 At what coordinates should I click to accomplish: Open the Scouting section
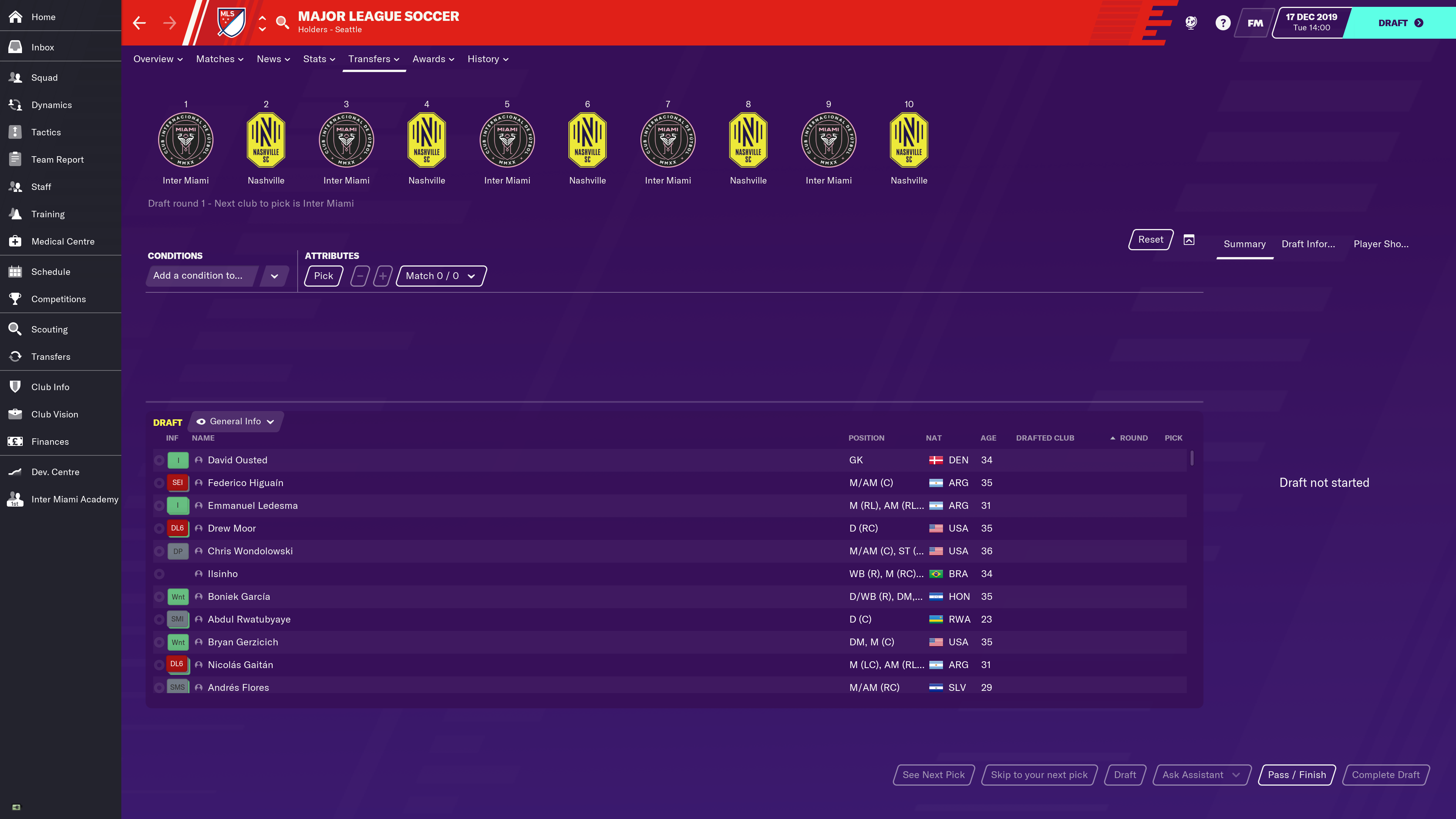(x=49, y=329)
